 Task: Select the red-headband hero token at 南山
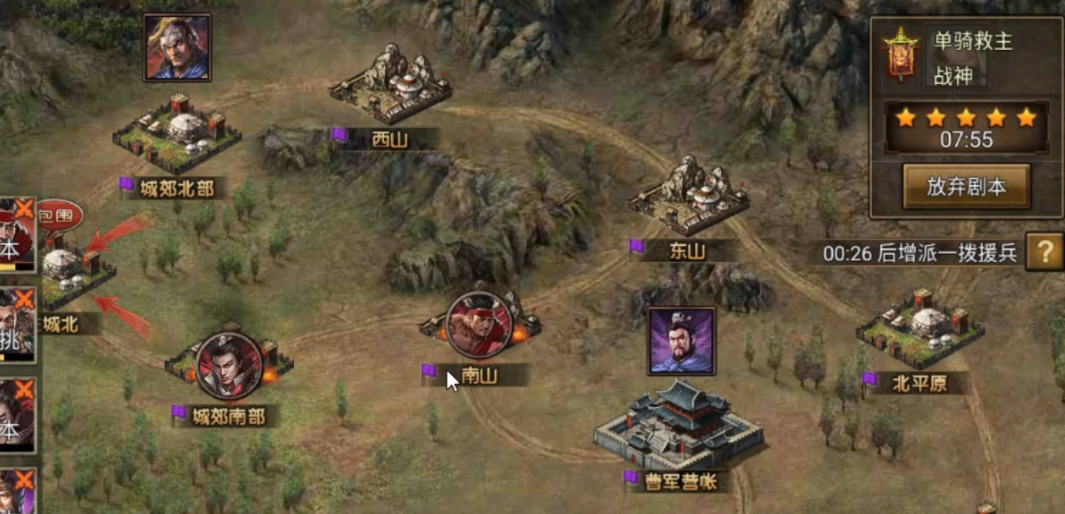point(479,325)
